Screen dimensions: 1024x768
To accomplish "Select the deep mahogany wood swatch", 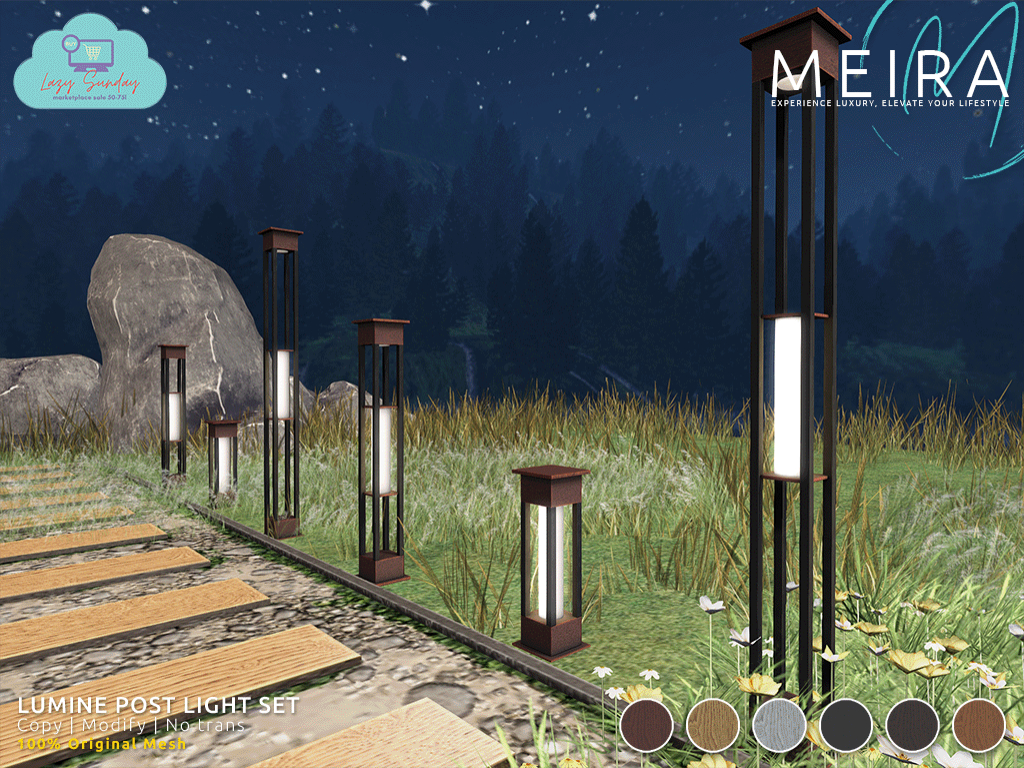I will point(646,724).
